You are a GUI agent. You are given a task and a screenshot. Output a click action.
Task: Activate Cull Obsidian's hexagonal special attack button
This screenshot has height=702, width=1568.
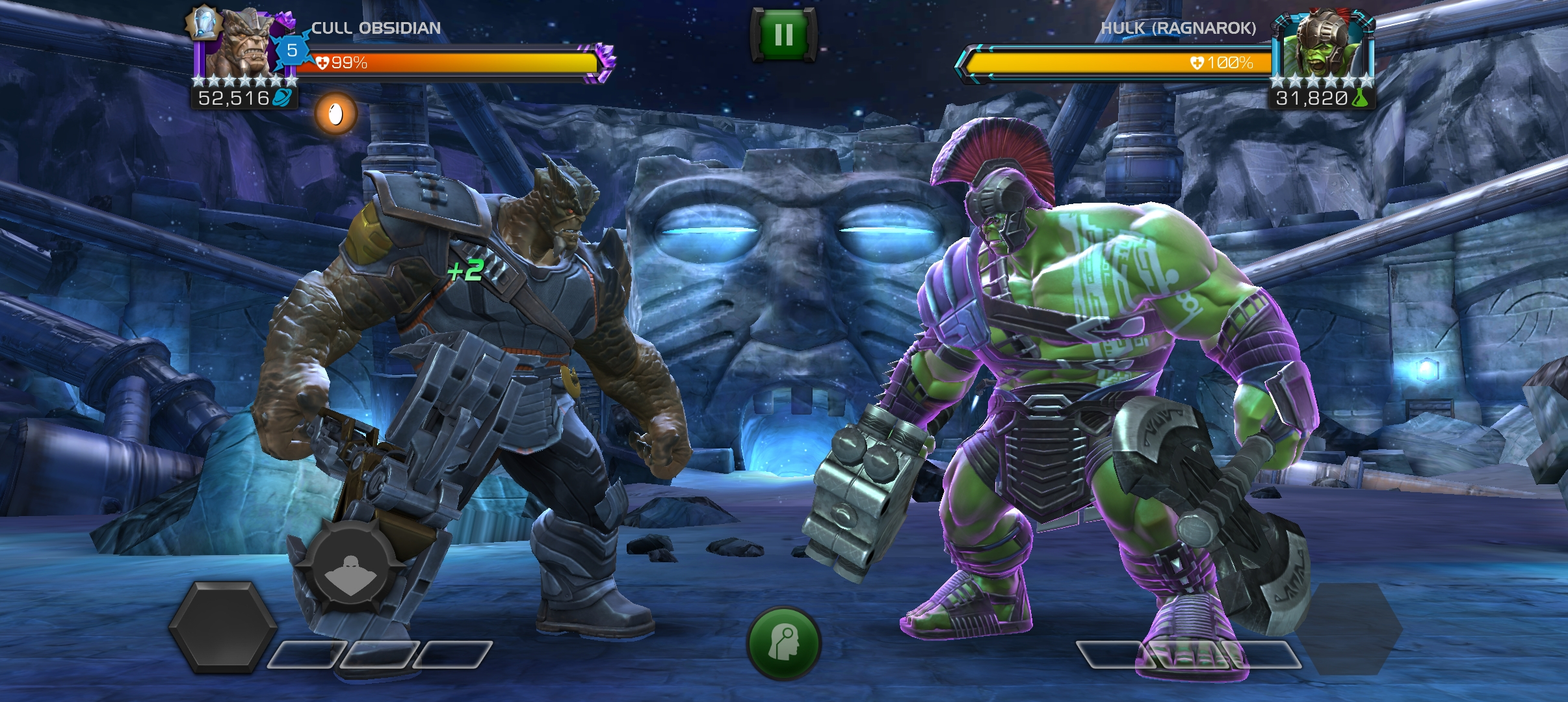(222, 627)
